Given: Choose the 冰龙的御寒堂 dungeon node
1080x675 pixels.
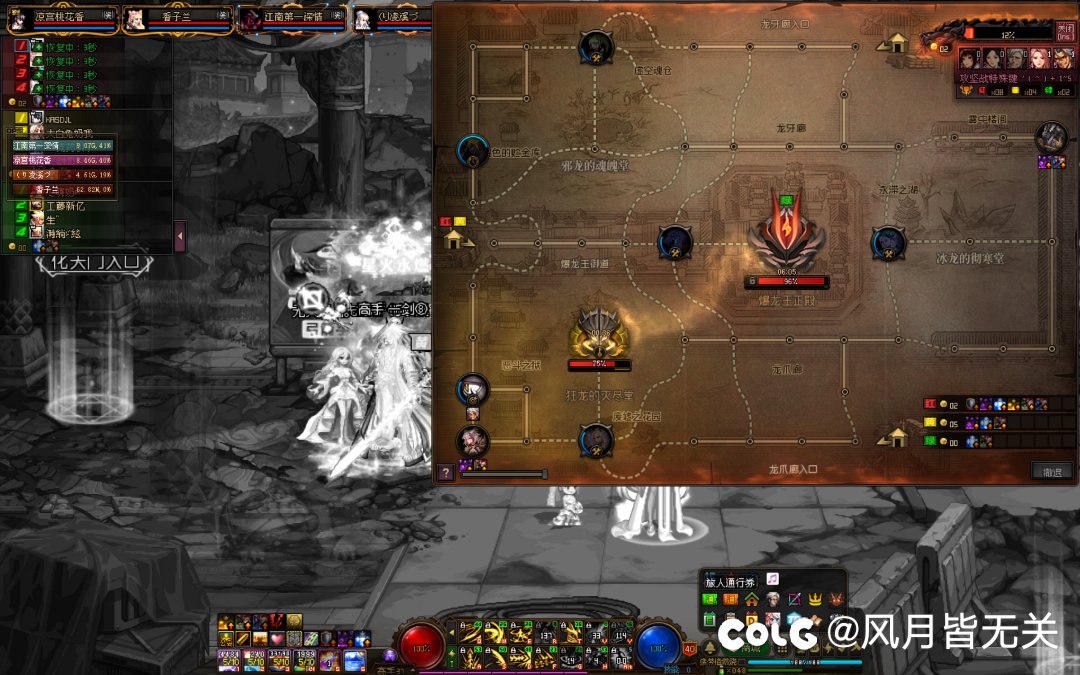Looking at the screenshot, I should pos(888,242).
